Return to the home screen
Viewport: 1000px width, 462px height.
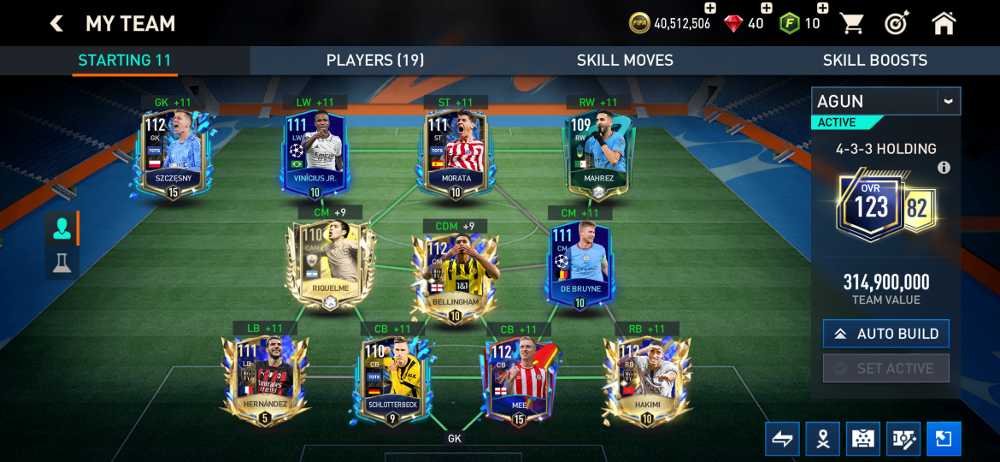pos(943,23)
